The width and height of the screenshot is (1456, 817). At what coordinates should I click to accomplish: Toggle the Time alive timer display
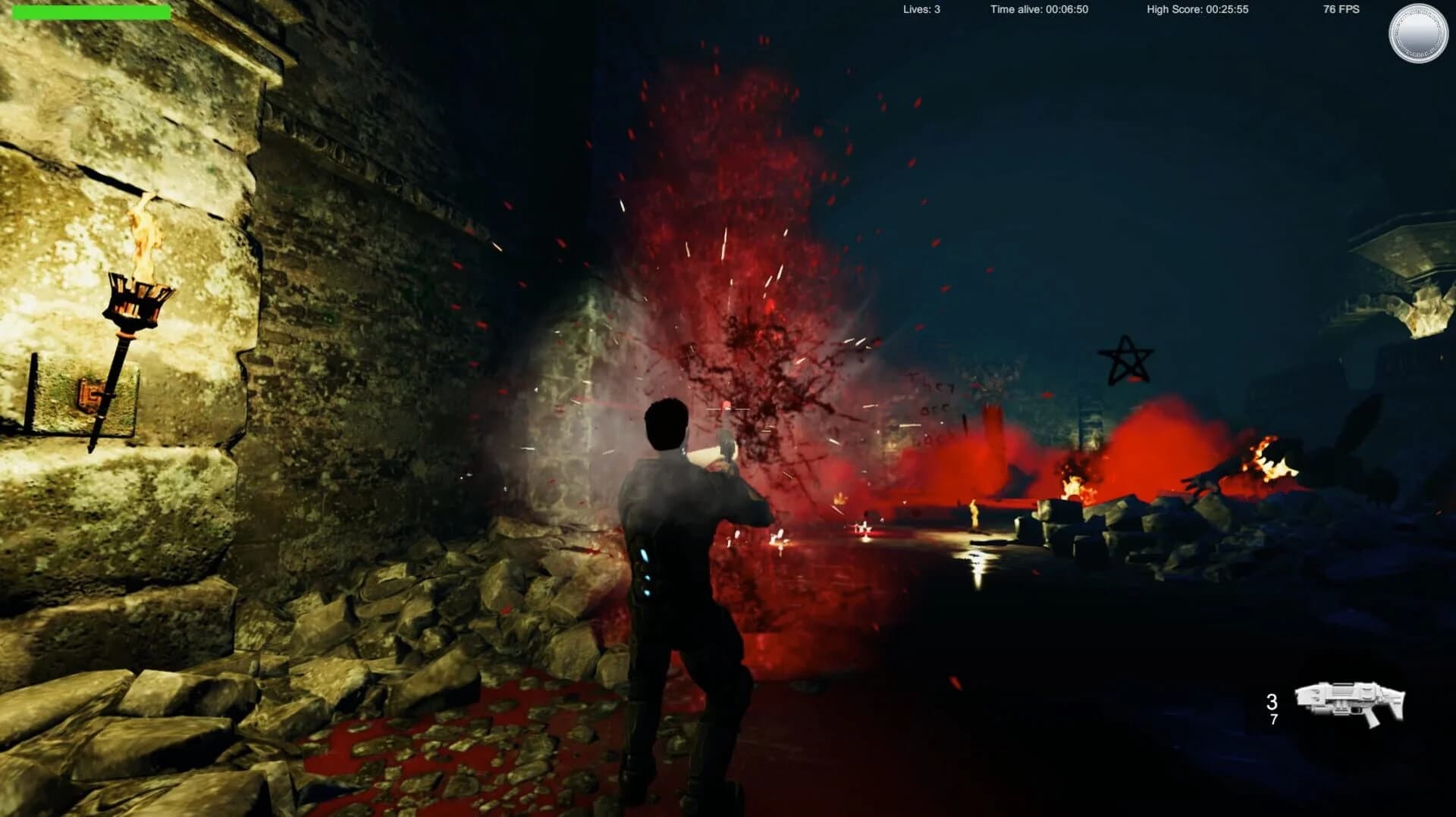click(1040, 9)
